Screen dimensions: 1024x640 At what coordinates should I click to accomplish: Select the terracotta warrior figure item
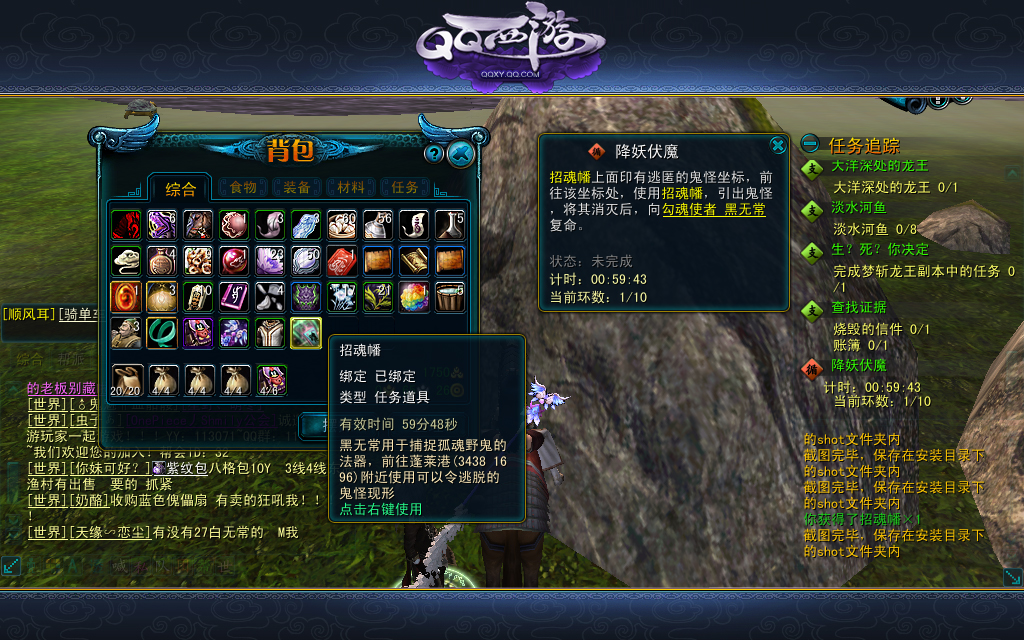pyautogui.click(x=126, y=333)
